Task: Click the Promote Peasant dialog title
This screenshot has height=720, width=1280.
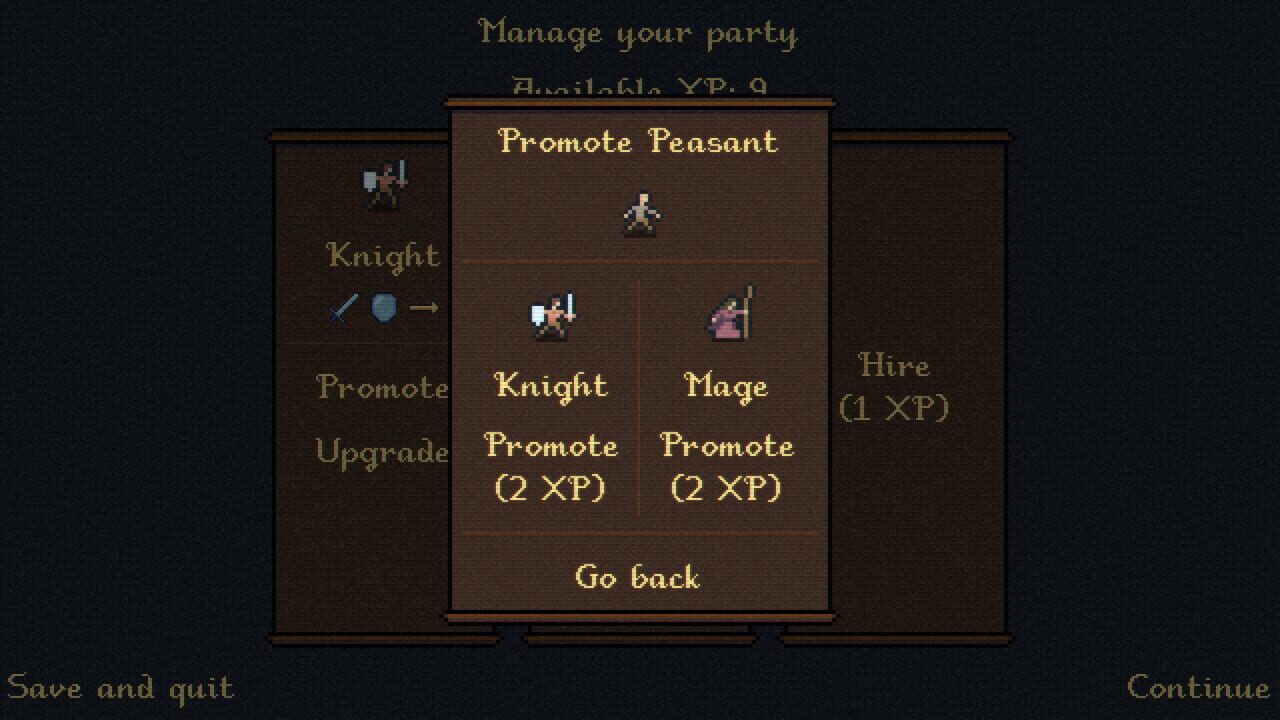Action: (x=639, y=142)
